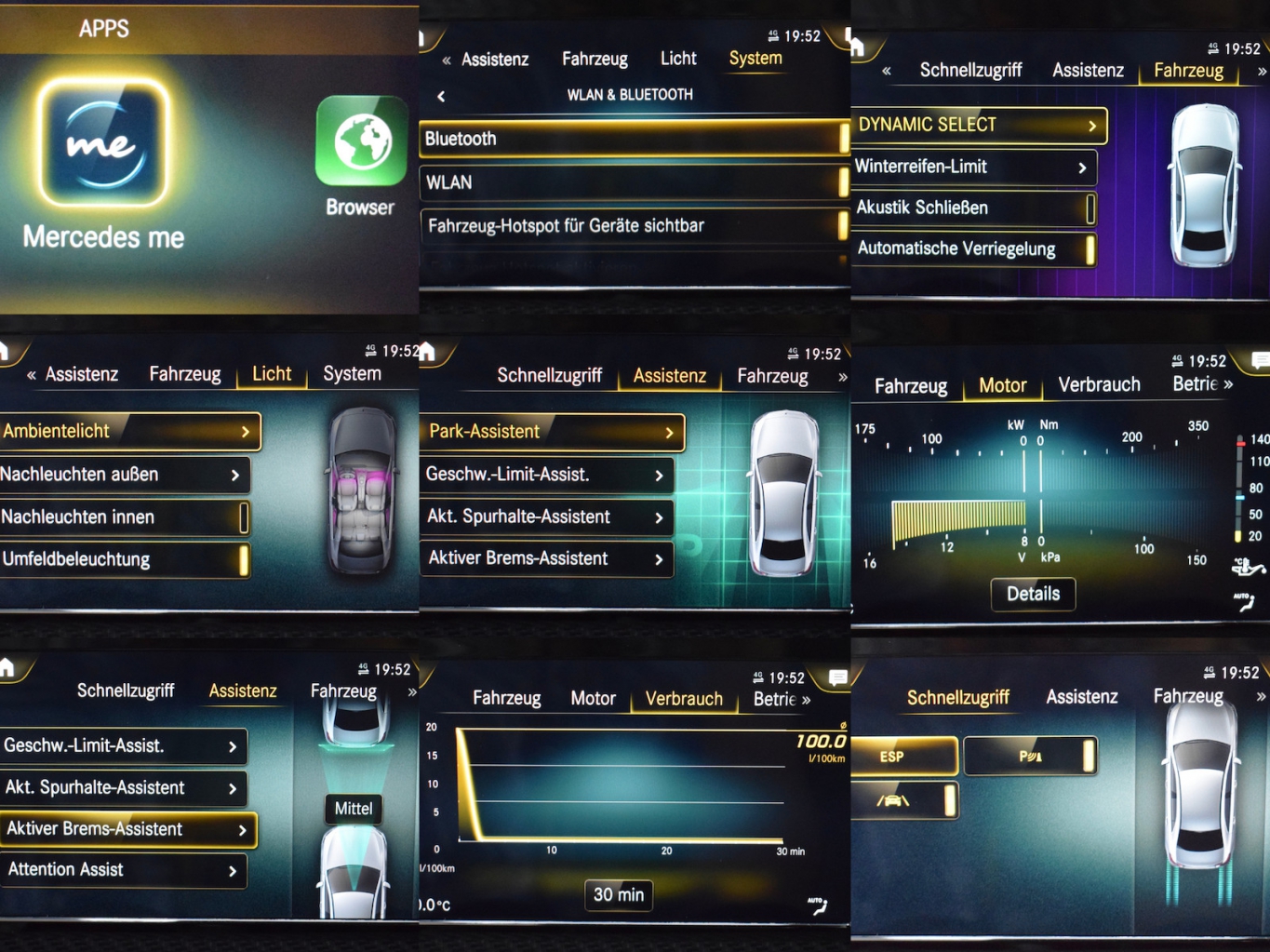Open Attention Assist settings
Image resolution: width=1270 pixels, height=952 pixels.
(x=122, y=870)
